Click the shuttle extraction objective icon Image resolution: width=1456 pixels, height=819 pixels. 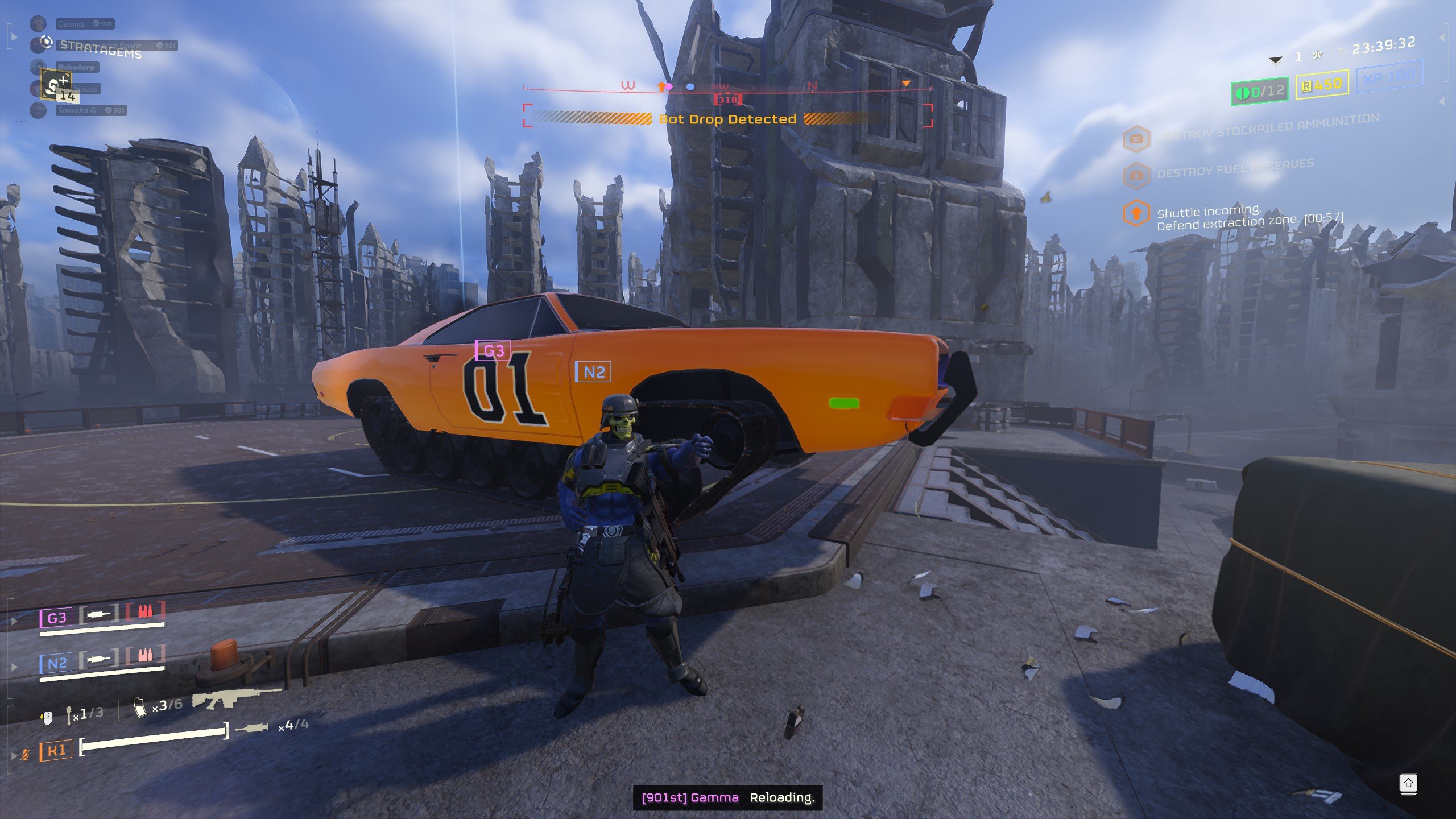[1136, 214]
